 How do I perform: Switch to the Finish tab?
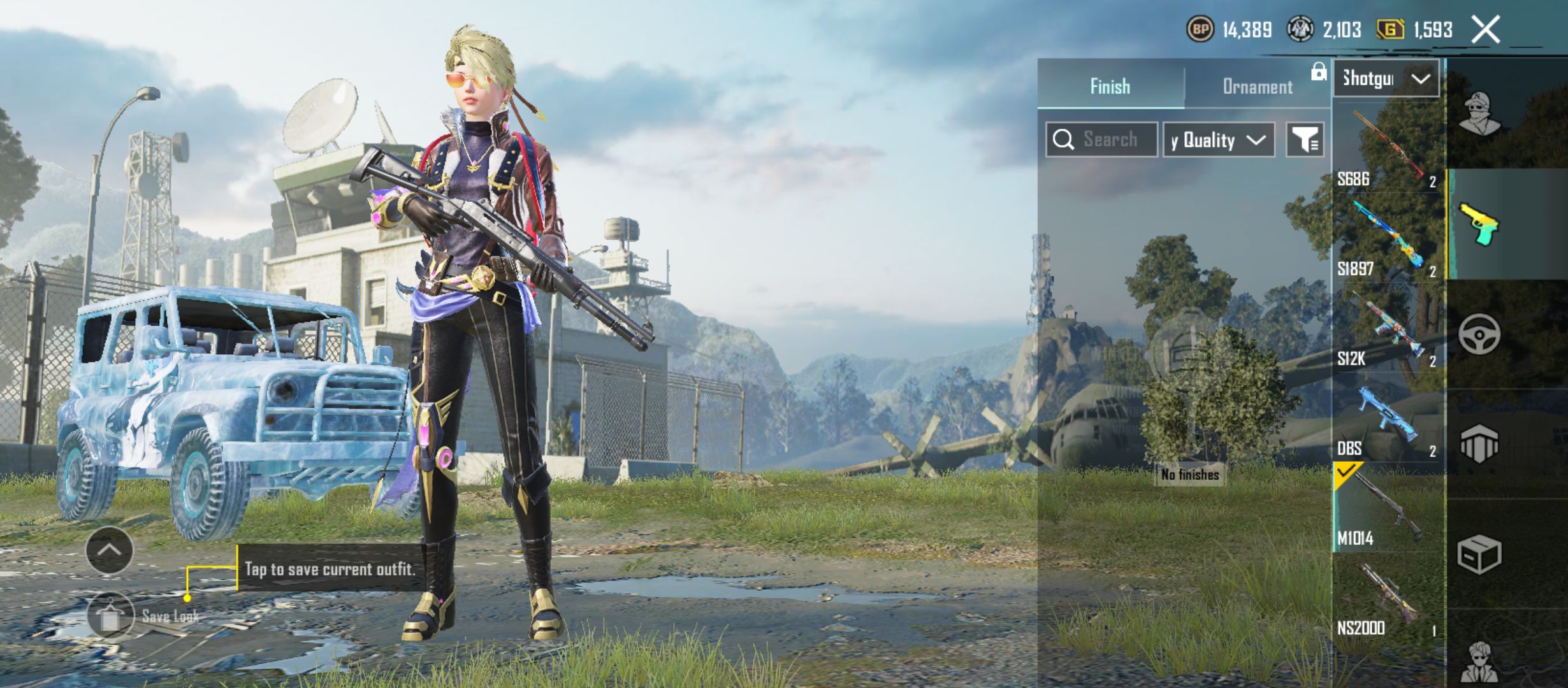tap(1110, 86)
